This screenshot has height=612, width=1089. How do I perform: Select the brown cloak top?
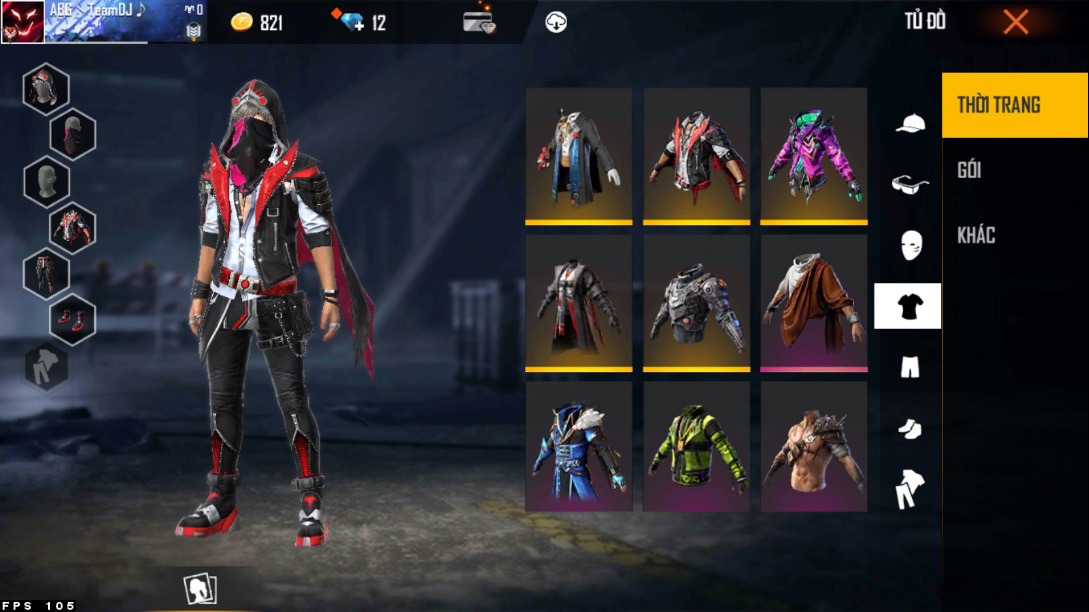[814, 302]
